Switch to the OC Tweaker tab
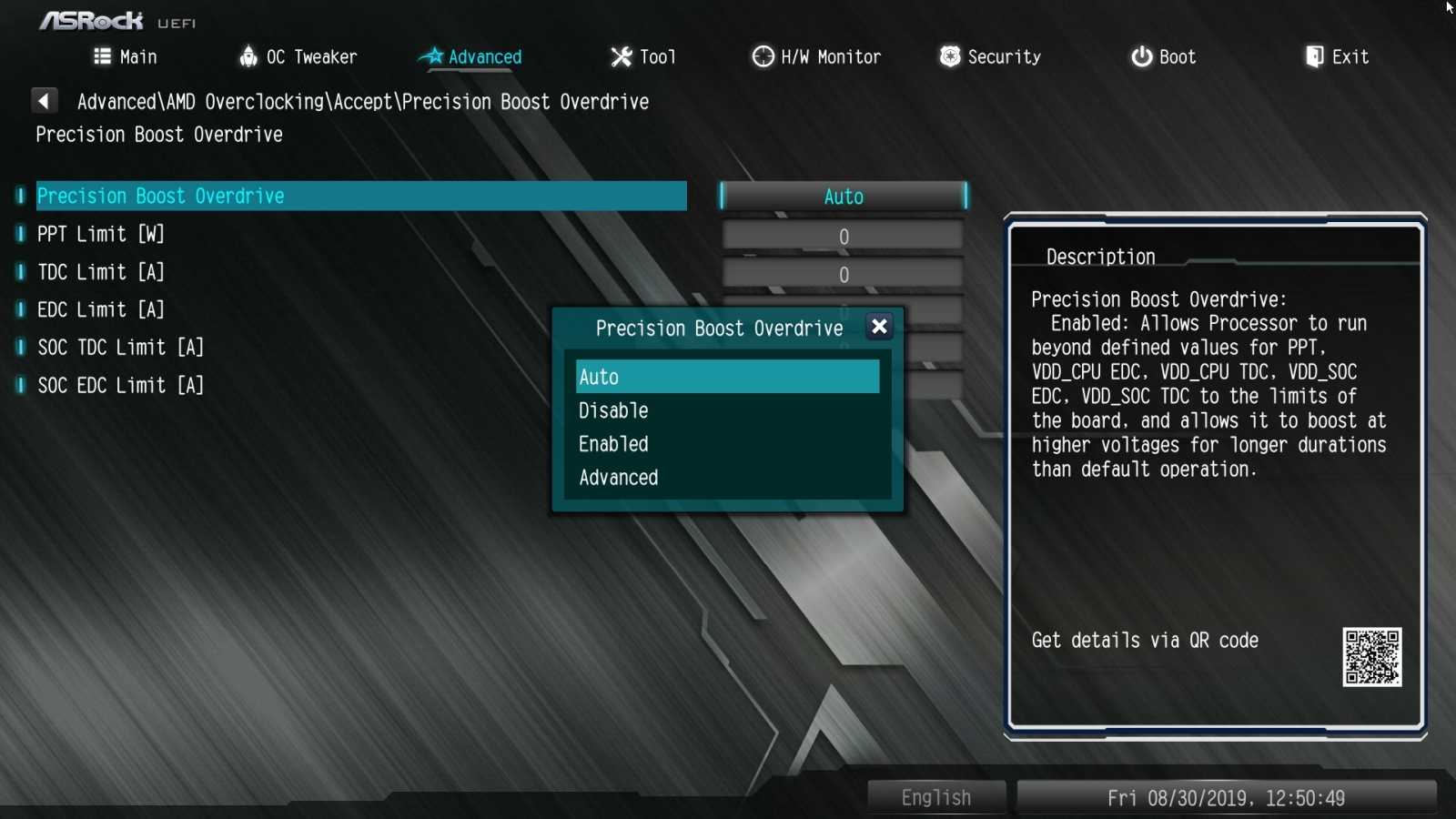Screen dimensions: 1456x819 click(x=298, y=57)
